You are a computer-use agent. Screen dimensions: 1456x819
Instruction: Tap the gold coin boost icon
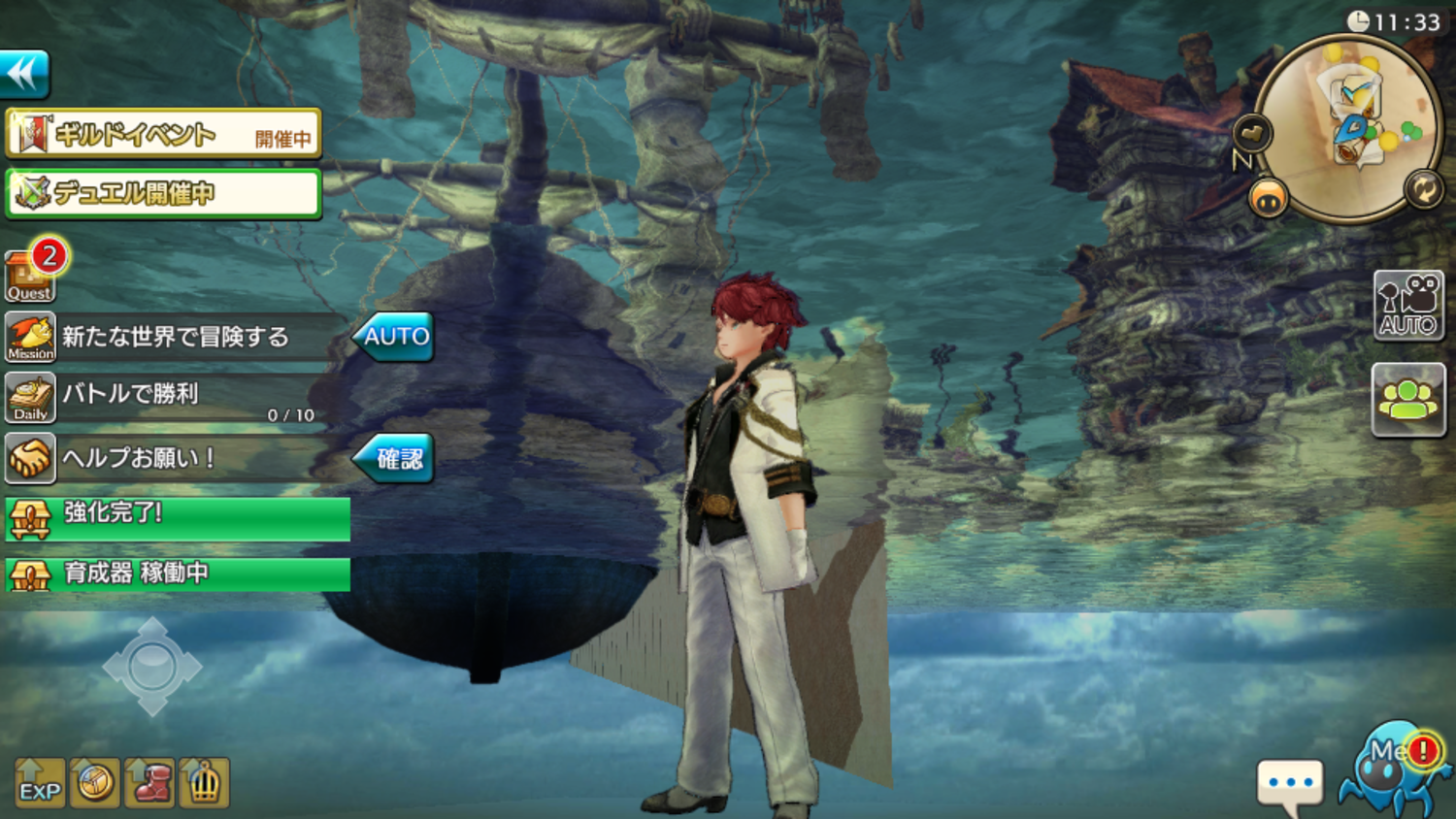[95, 783]
